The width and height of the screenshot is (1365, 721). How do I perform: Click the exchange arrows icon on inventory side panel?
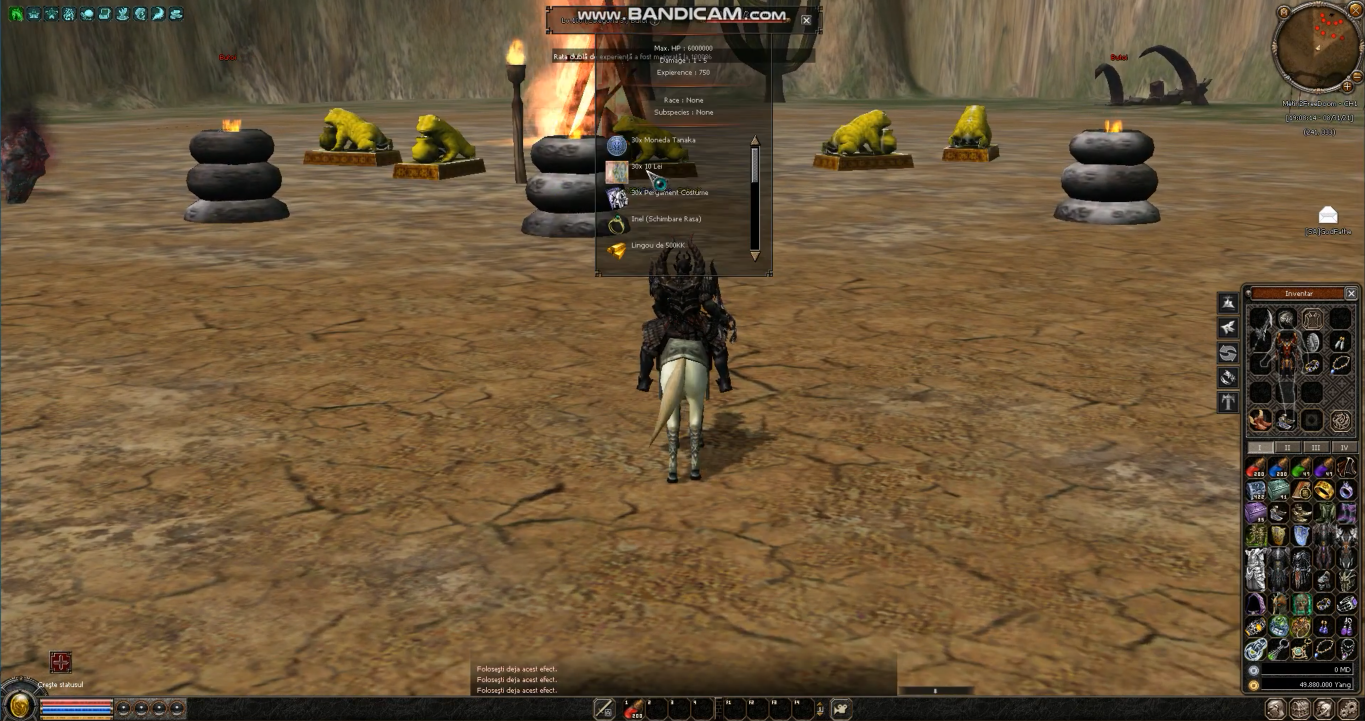click(x=1227, y=352)
